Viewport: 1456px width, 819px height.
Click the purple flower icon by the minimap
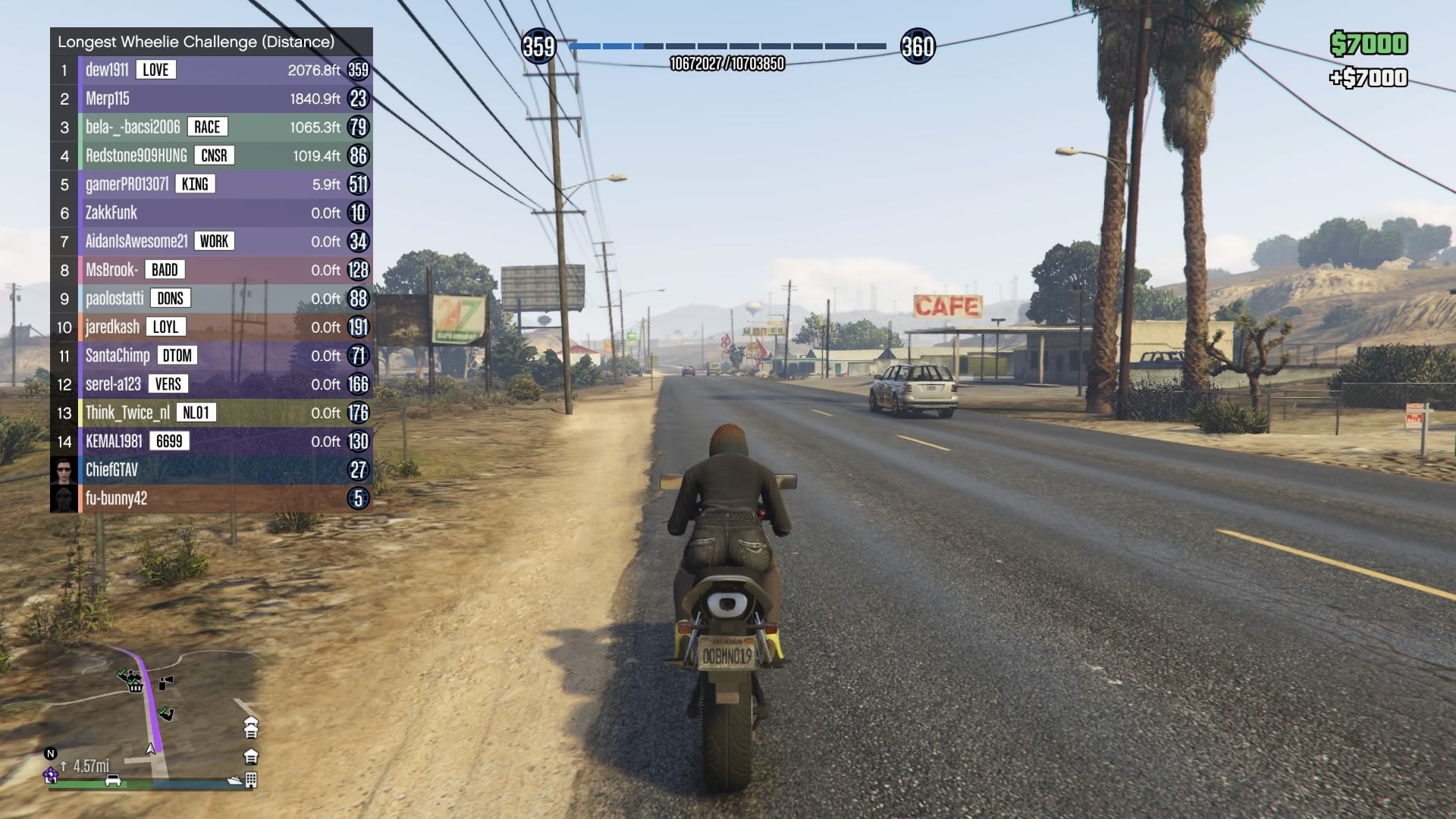coord(51,774)
